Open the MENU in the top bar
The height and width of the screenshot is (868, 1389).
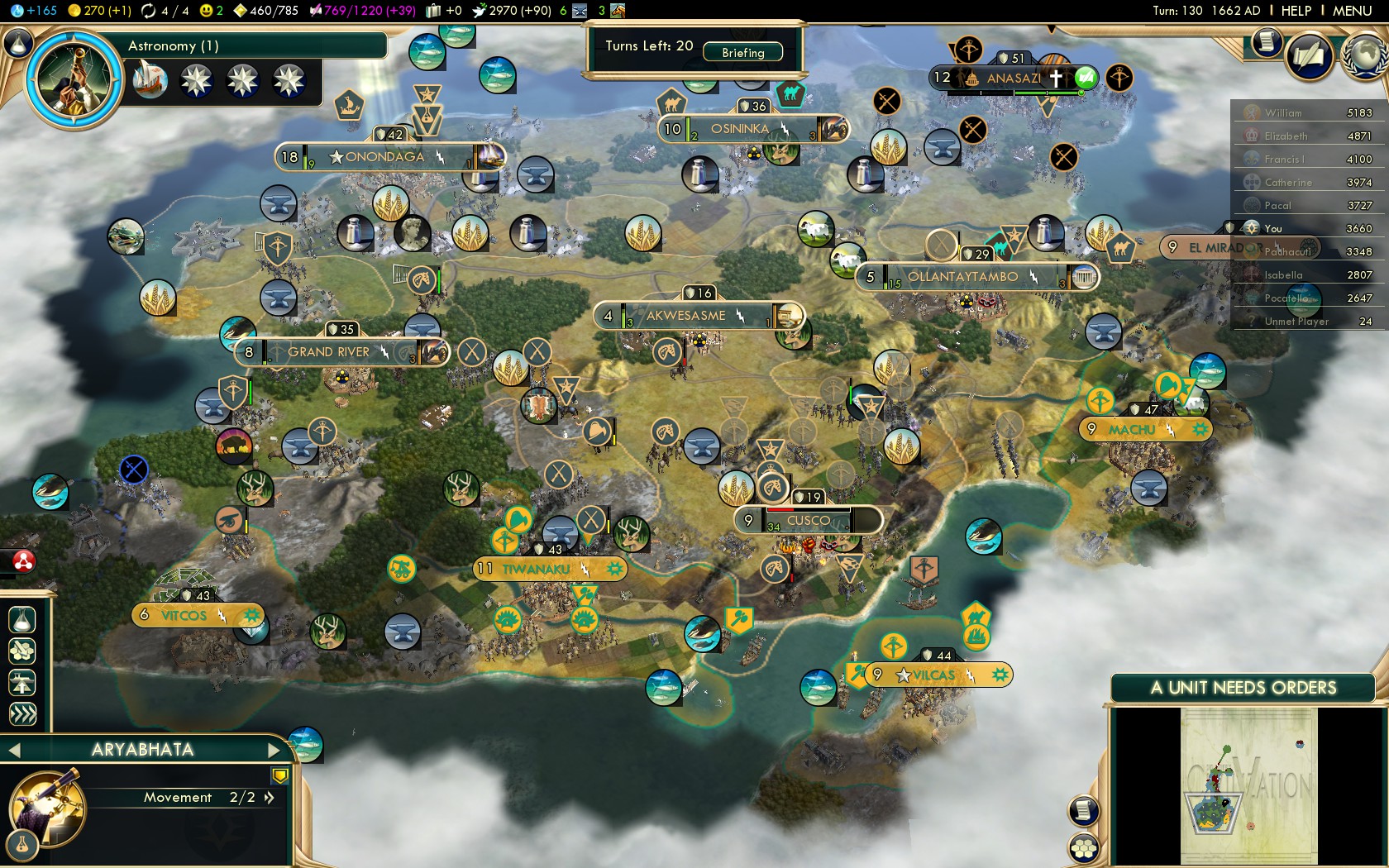point(1352,11)
